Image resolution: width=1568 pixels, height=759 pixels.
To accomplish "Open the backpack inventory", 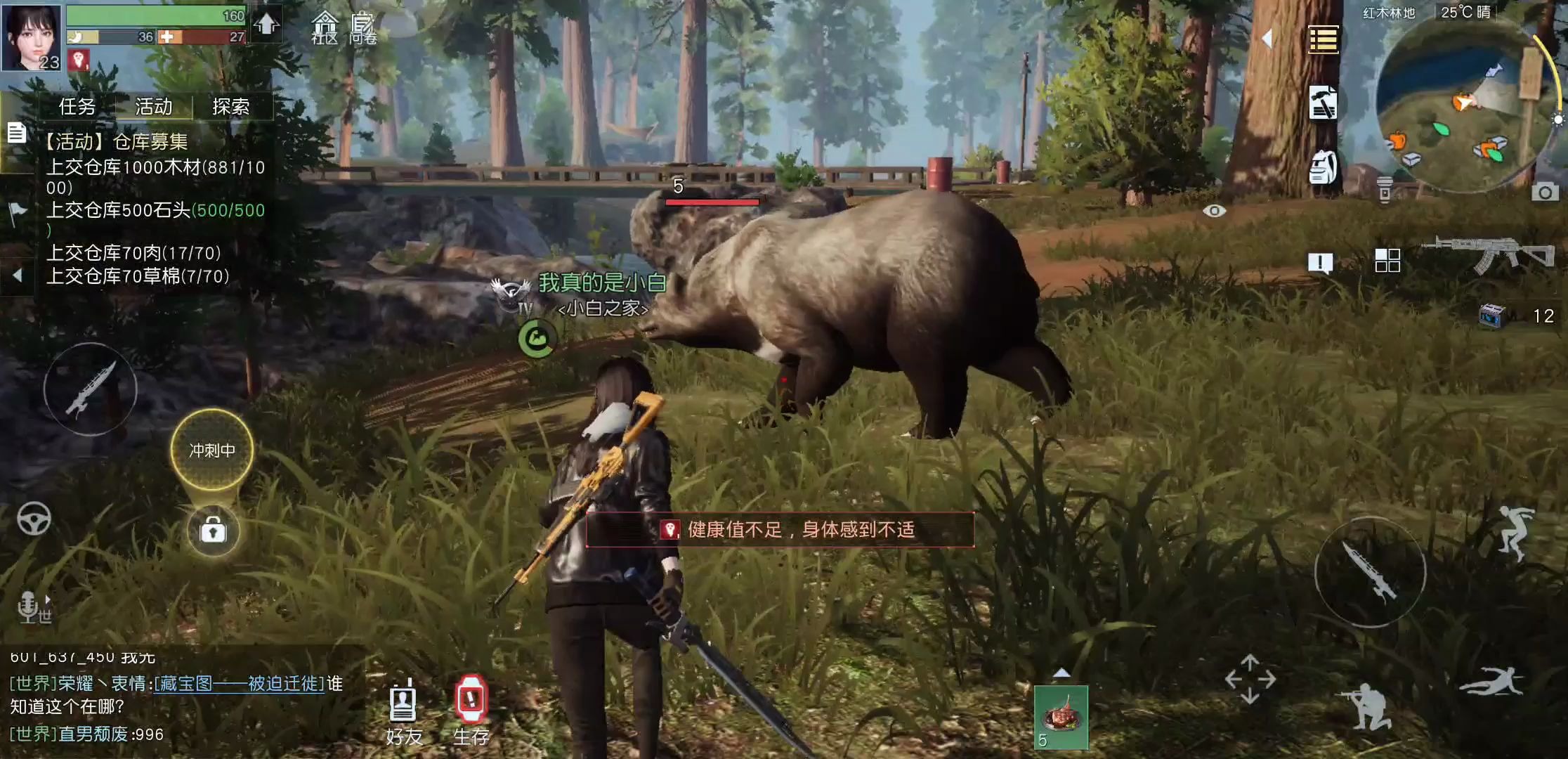I will click(x=1323, y=167).
